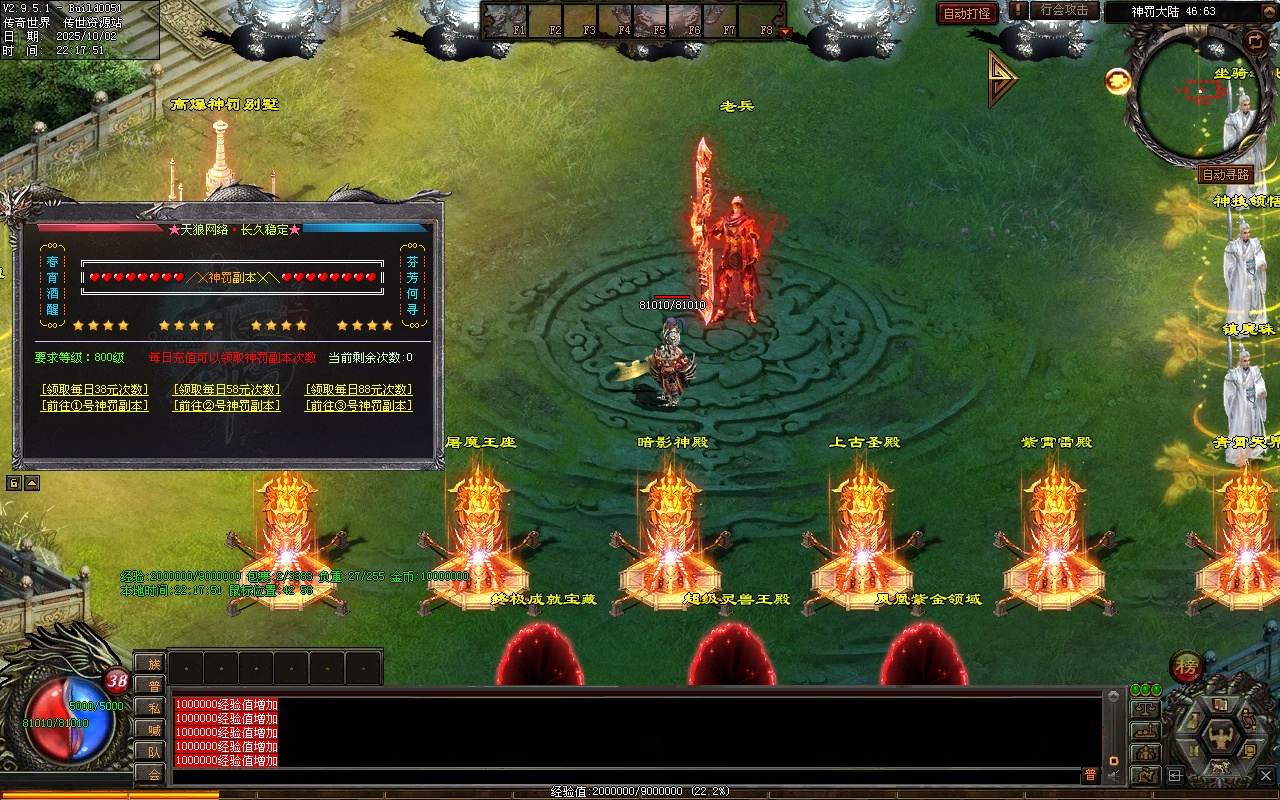Screen dimensions: 1280x800
Task: Claim the 领取每日58元次数 link
Action: (227, 389)
